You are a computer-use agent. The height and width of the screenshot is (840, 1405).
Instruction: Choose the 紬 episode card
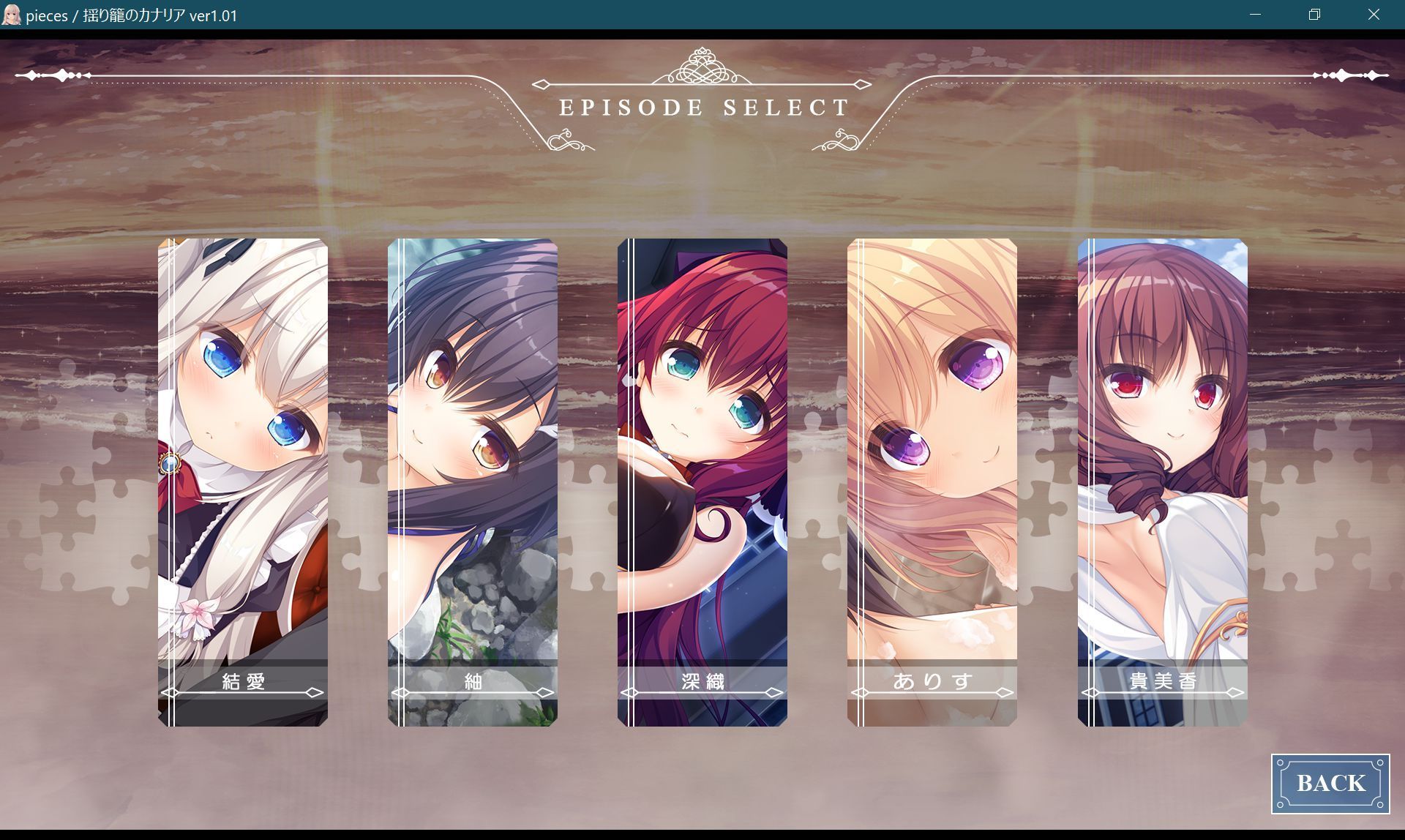473,482
